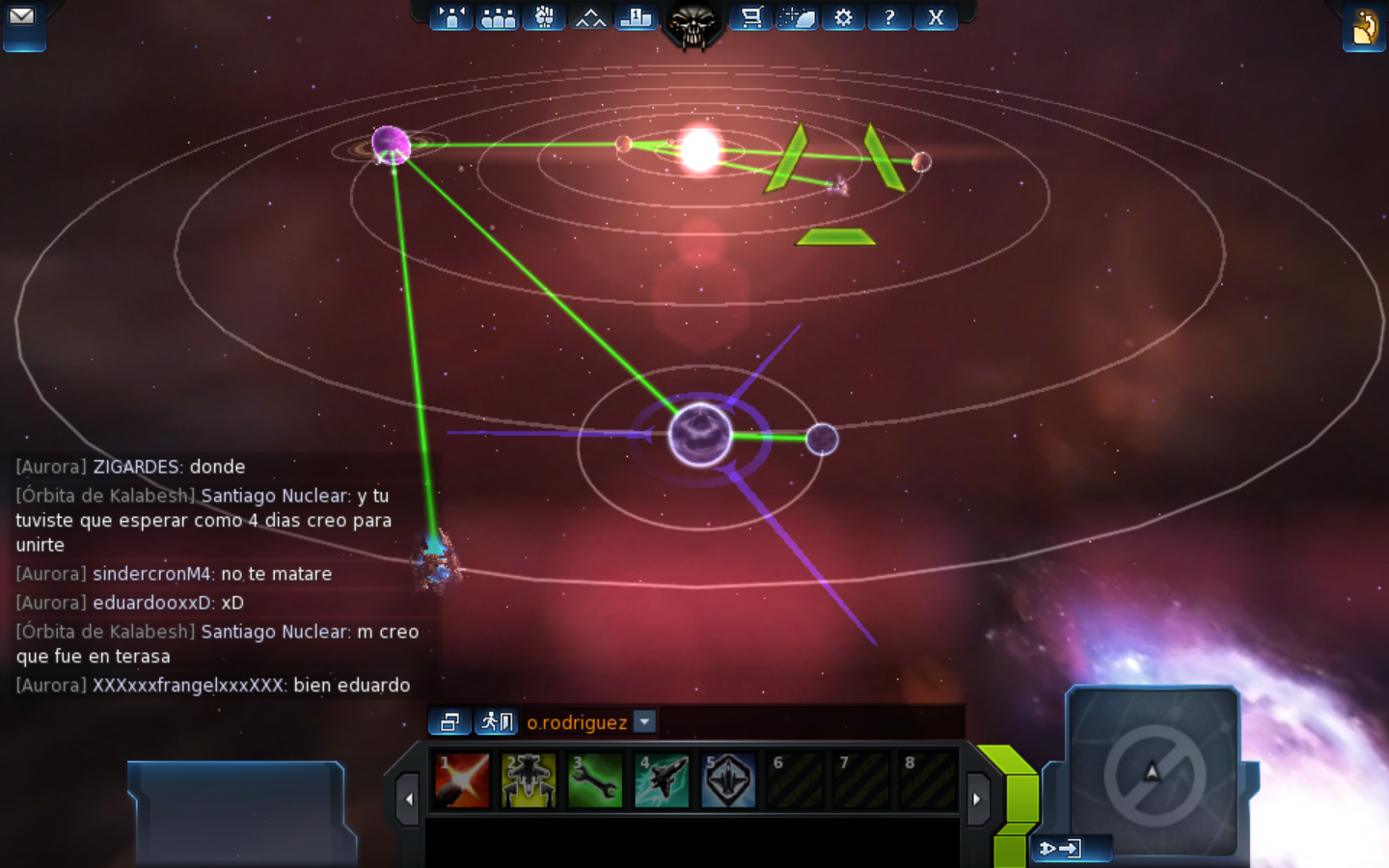Image resolution: width=1389 pixels, height=868 pixels.
Task: Open the chat target dropdown beside o.rodriguez
Action: 645,721
